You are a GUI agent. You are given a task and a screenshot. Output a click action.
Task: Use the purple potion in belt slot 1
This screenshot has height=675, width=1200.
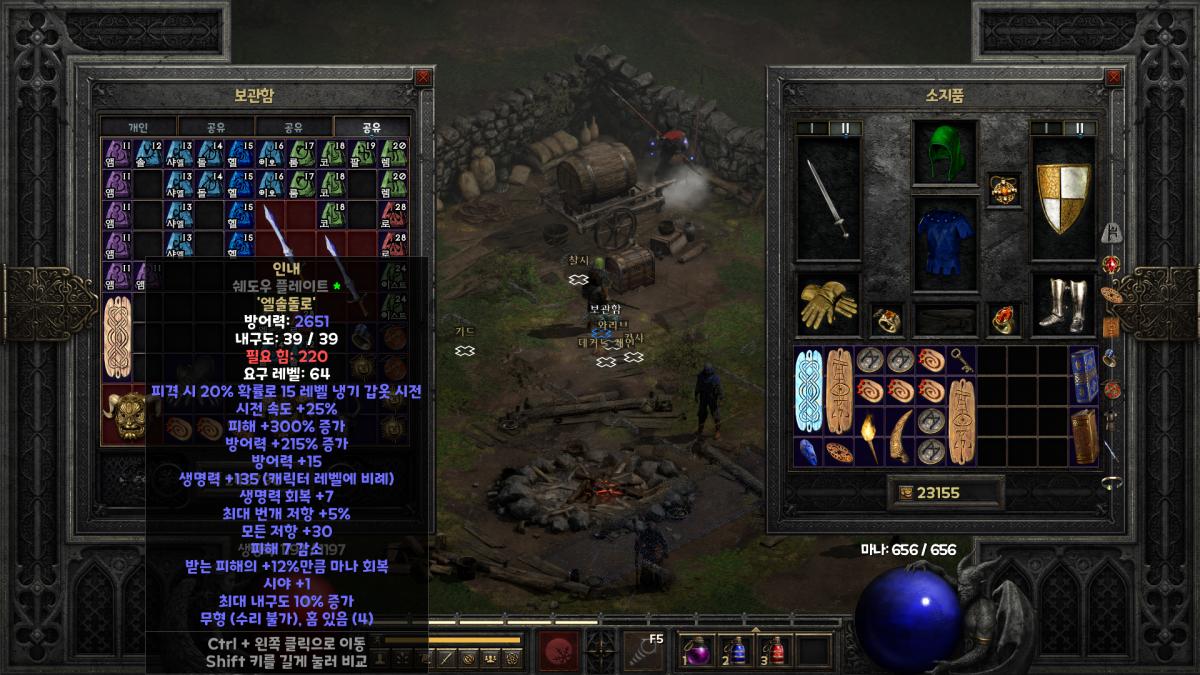[696, 650]
